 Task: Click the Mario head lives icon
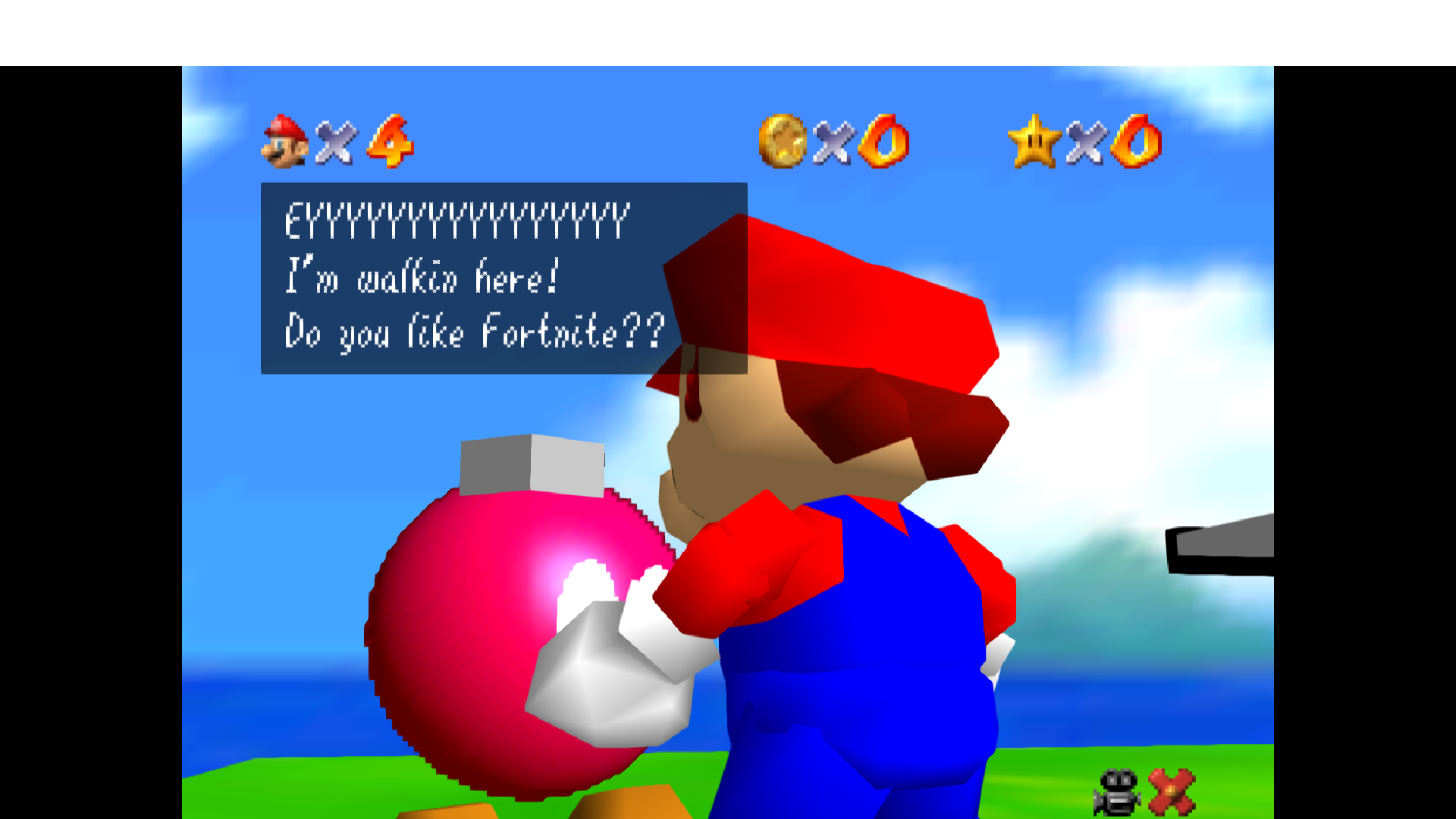pos(284,141)
